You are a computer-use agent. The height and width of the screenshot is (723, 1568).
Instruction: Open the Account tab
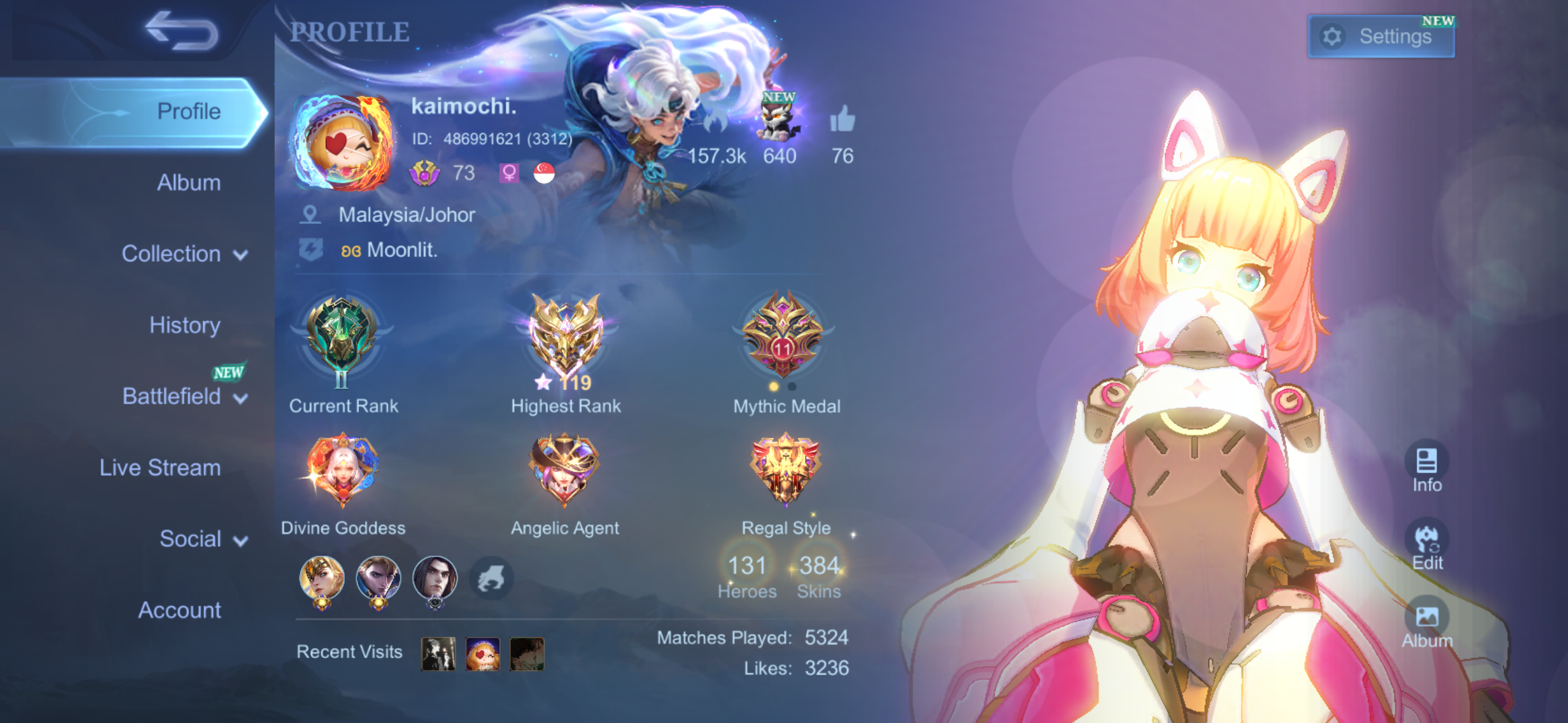[179, 610]
